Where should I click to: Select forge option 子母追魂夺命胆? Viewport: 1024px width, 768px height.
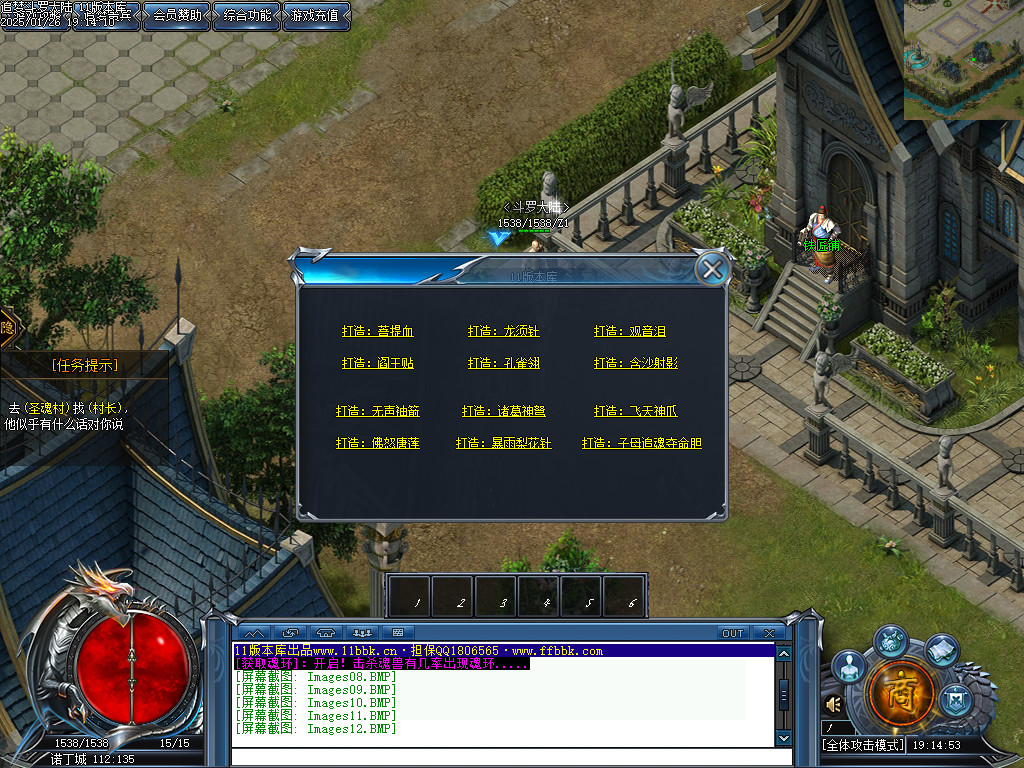[641, 443]
